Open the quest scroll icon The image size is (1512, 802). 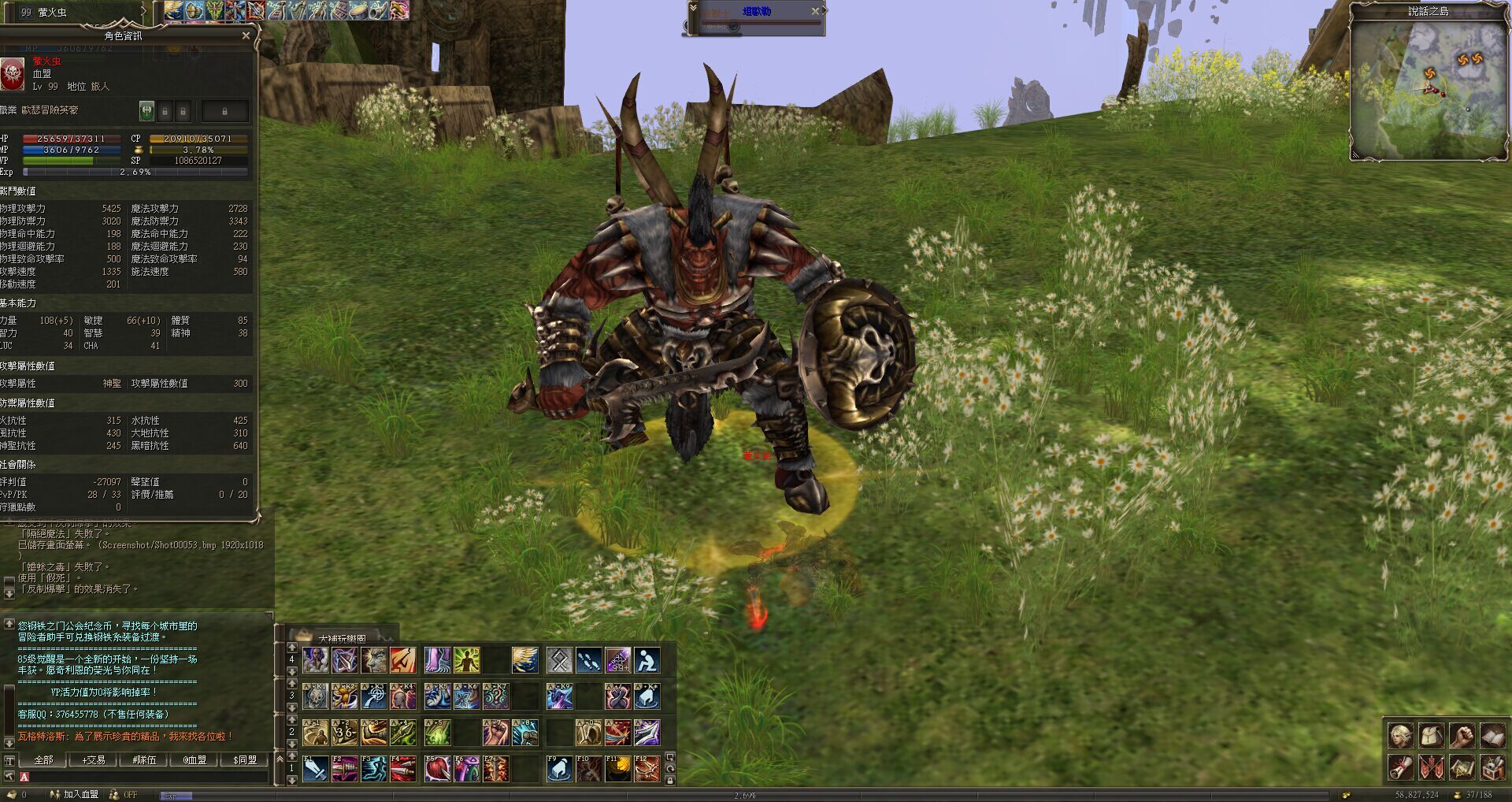pos(1400,767)
